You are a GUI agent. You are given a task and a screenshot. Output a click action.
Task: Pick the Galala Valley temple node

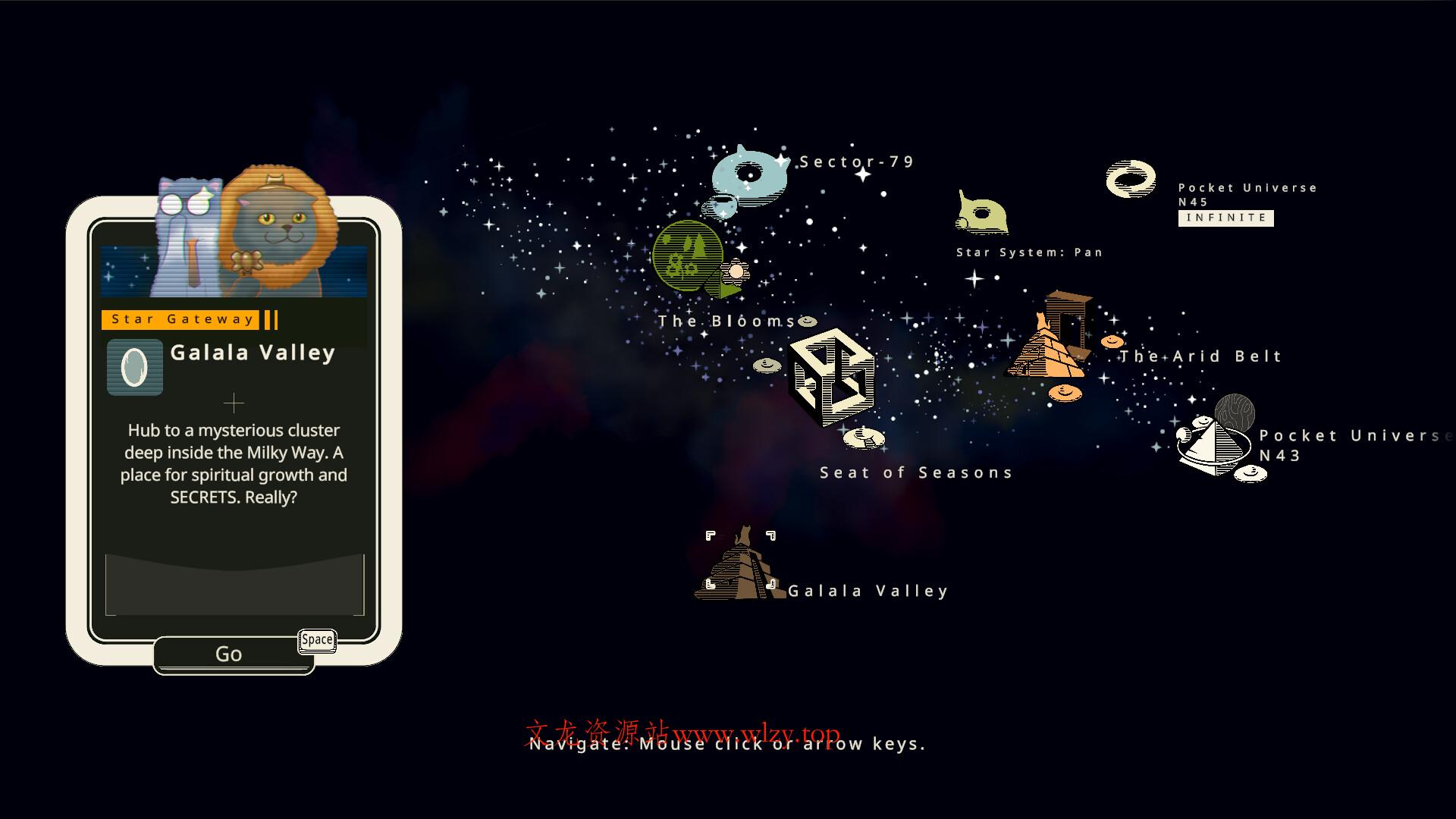pos(740,566)
